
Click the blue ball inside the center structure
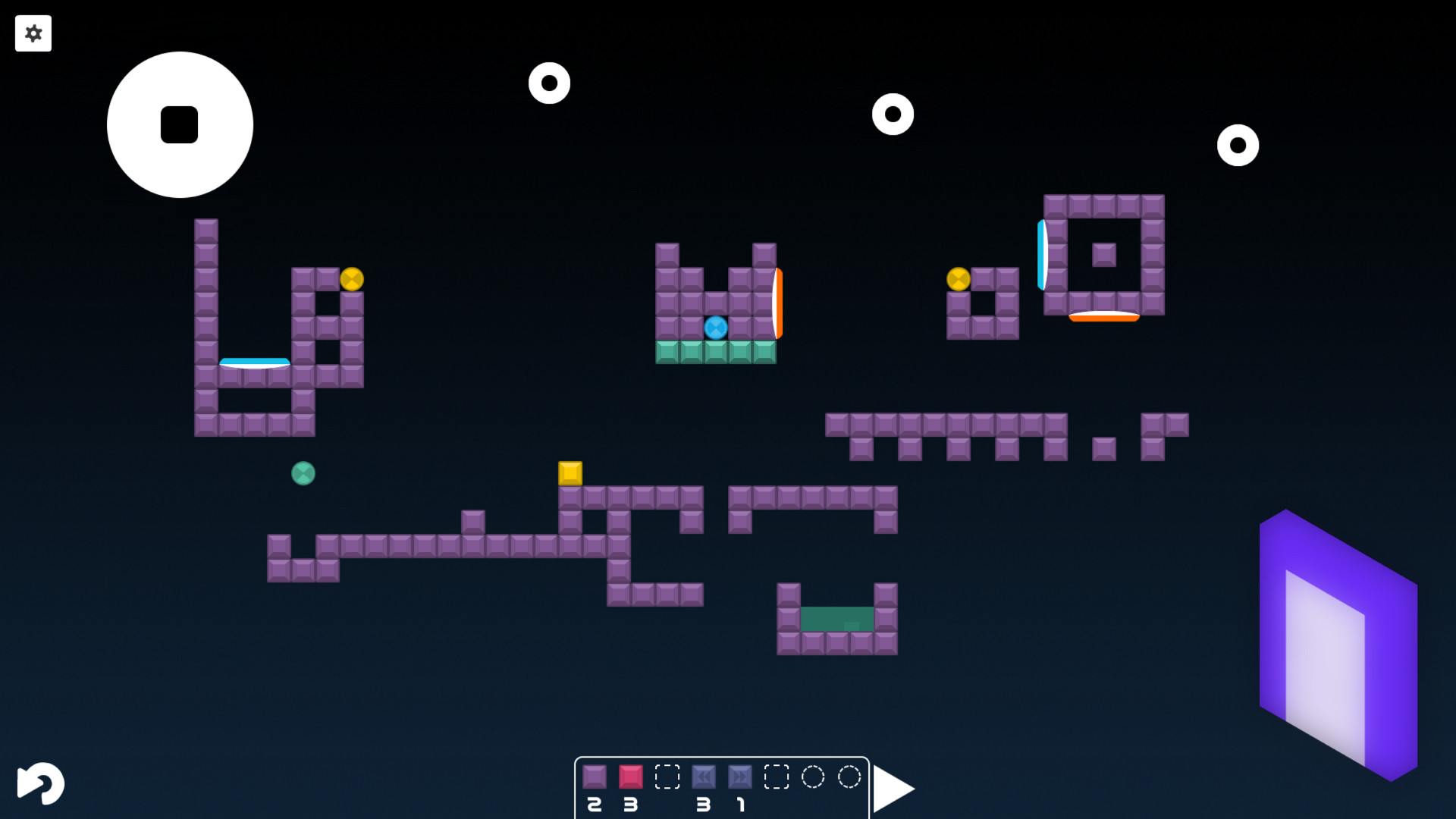click(716, 328)
